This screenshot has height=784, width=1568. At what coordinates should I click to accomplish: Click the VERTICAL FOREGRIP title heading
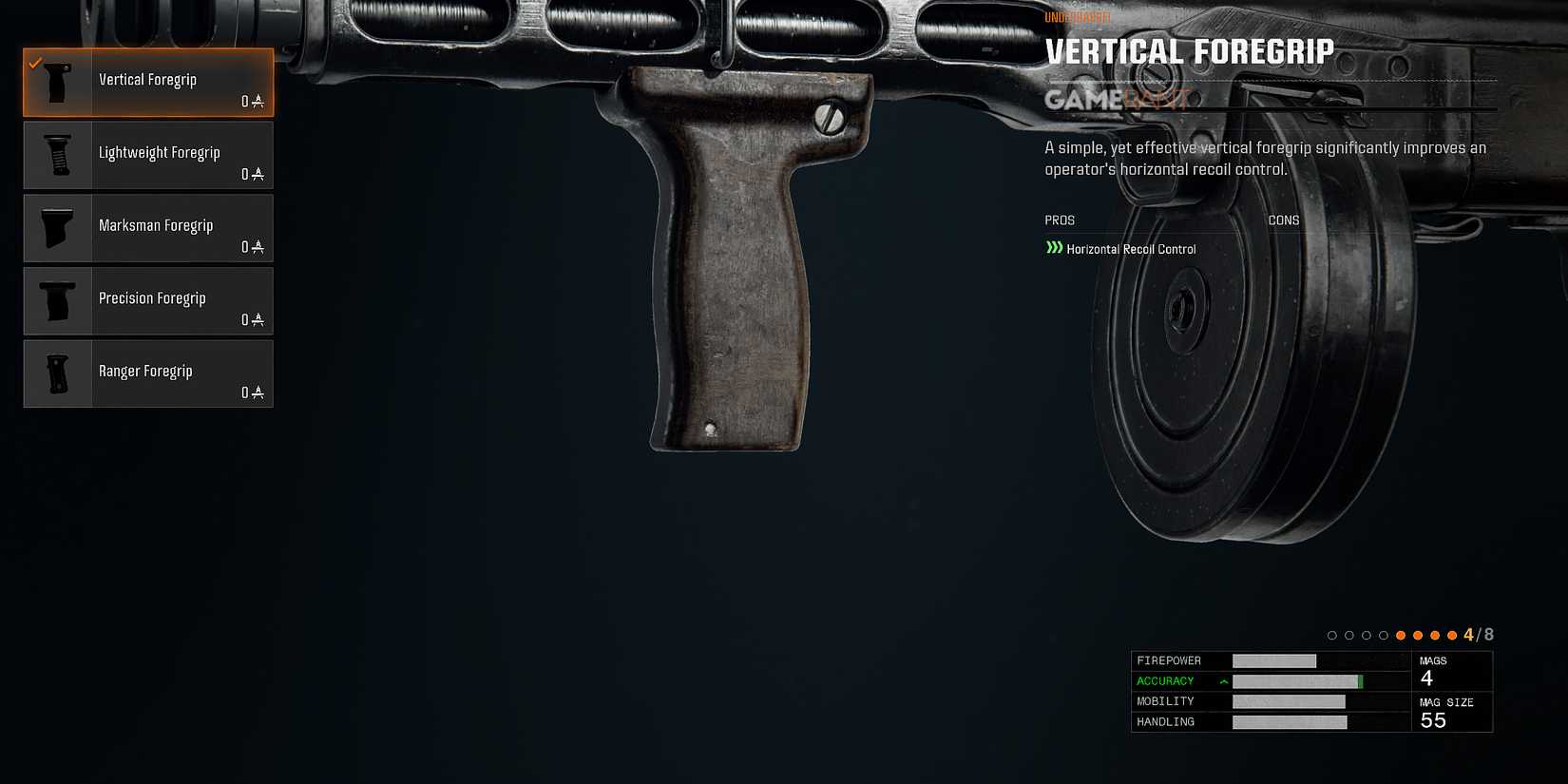(1189, 51)
